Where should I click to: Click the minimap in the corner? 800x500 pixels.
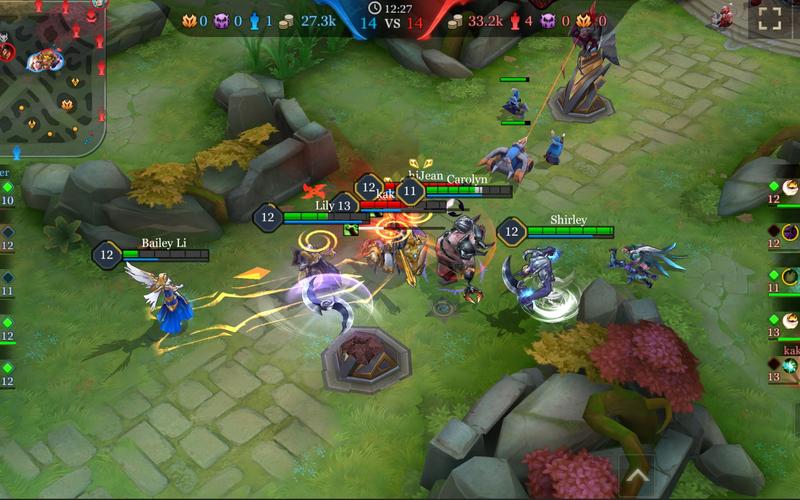pos(52,75)
